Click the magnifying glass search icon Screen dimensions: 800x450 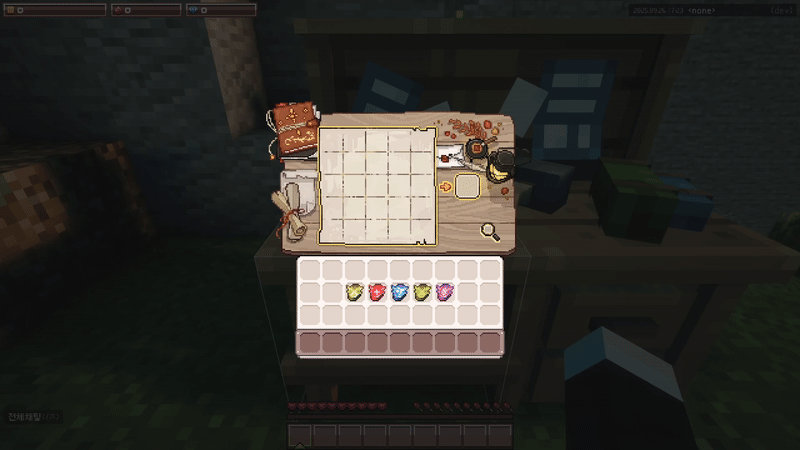pyautogui.click(x=490, y=232)
